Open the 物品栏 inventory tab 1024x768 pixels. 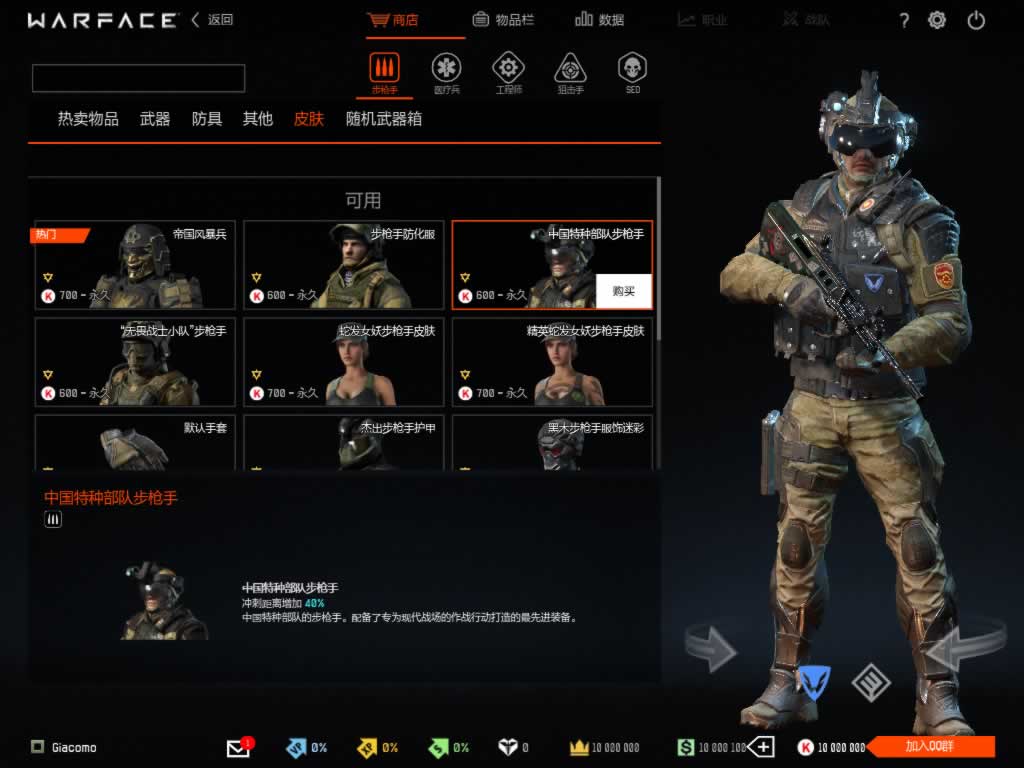505,20
